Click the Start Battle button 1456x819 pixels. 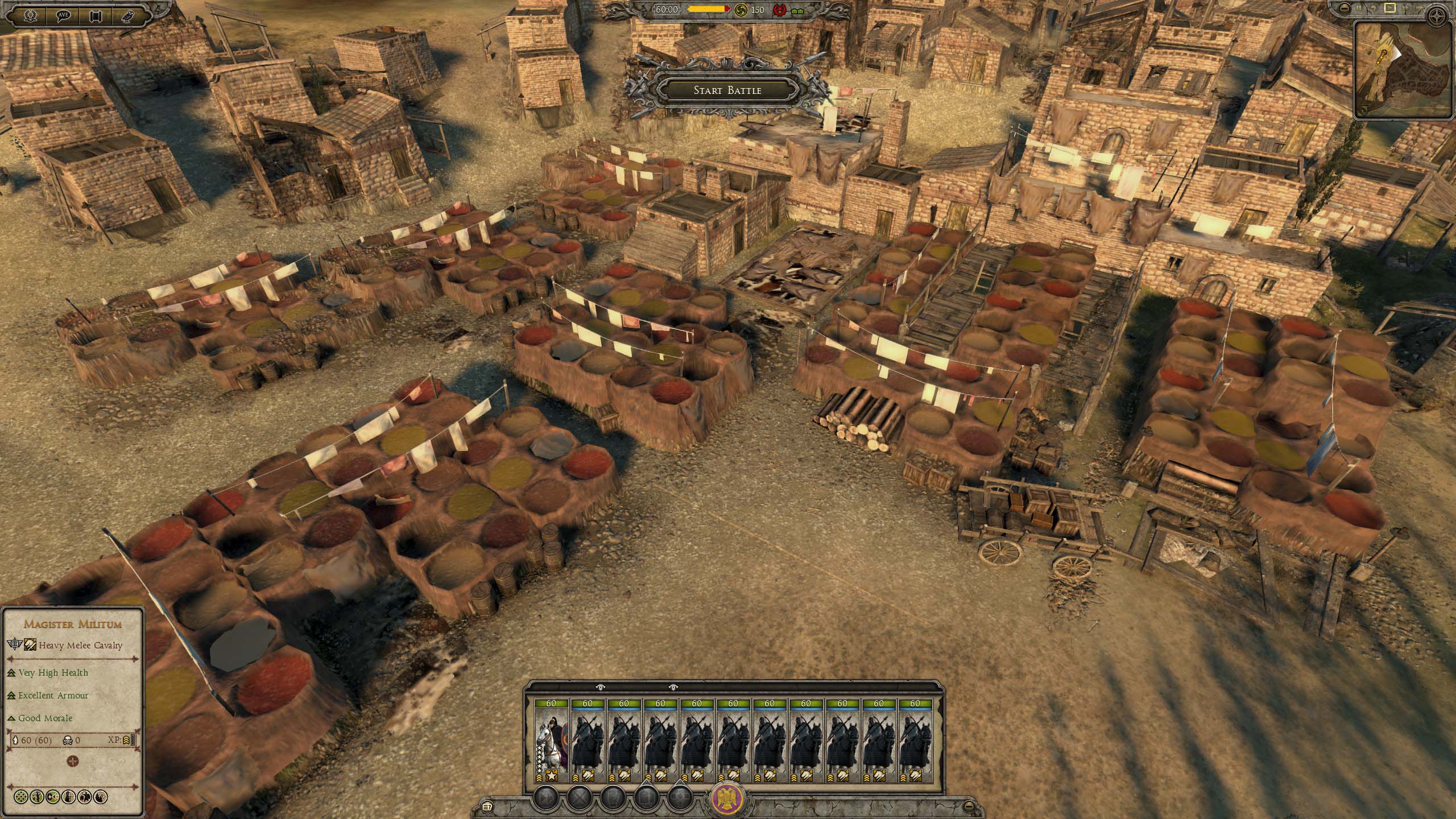[x=727, y=90]
